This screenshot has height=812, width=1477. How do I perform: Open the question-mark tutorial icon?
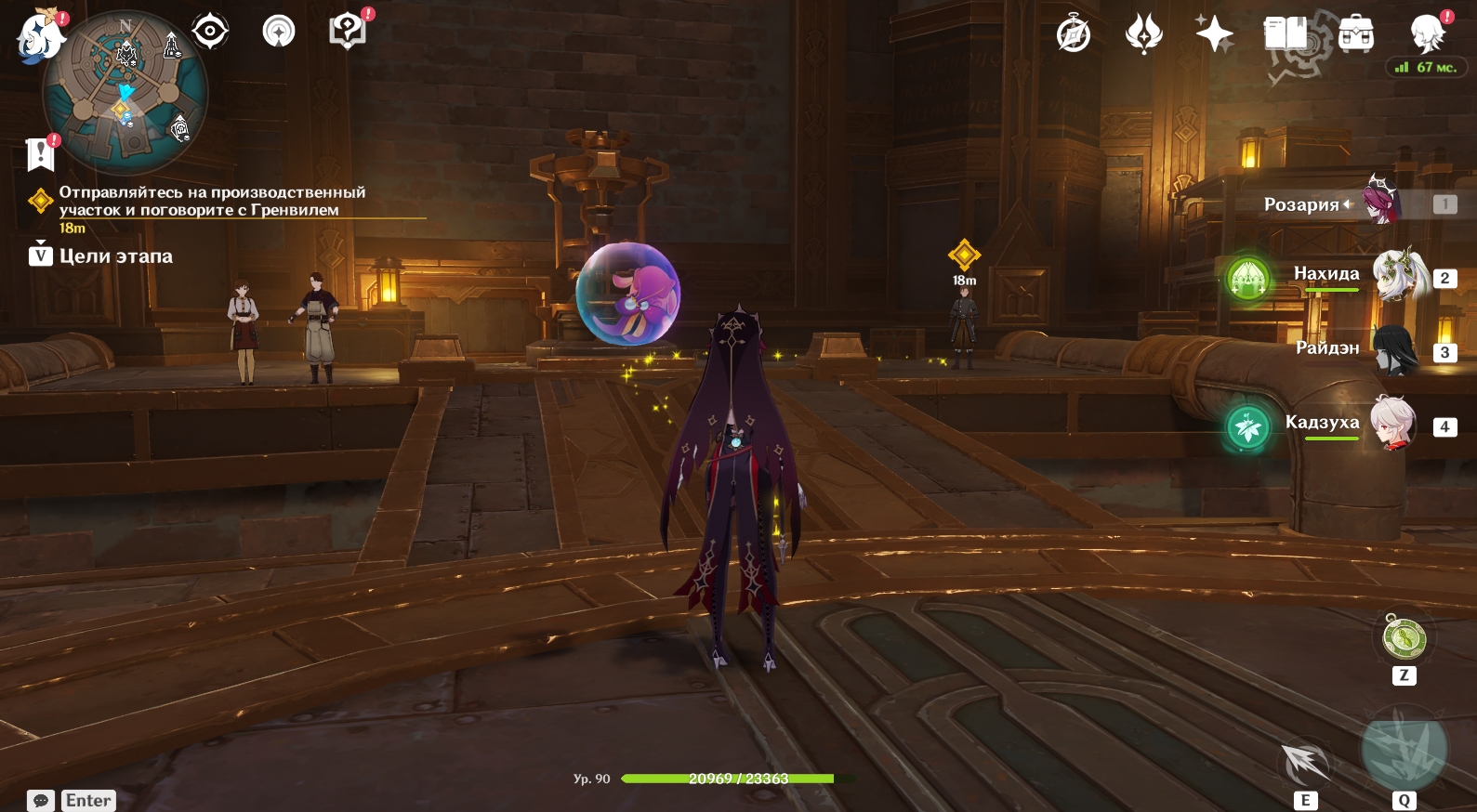[347, 32]
